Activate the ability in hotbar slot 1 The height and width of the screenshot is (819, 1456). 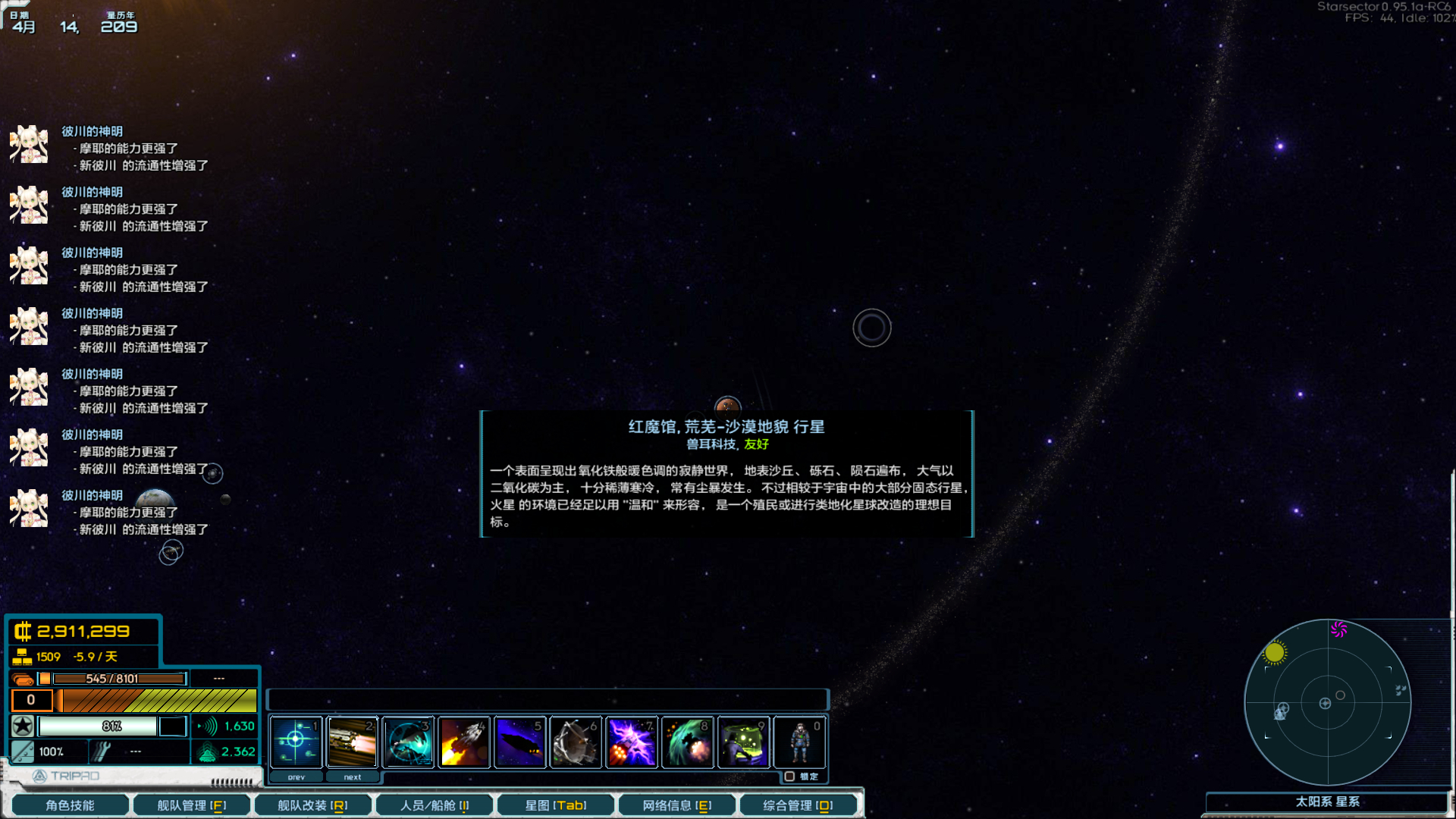296,742
